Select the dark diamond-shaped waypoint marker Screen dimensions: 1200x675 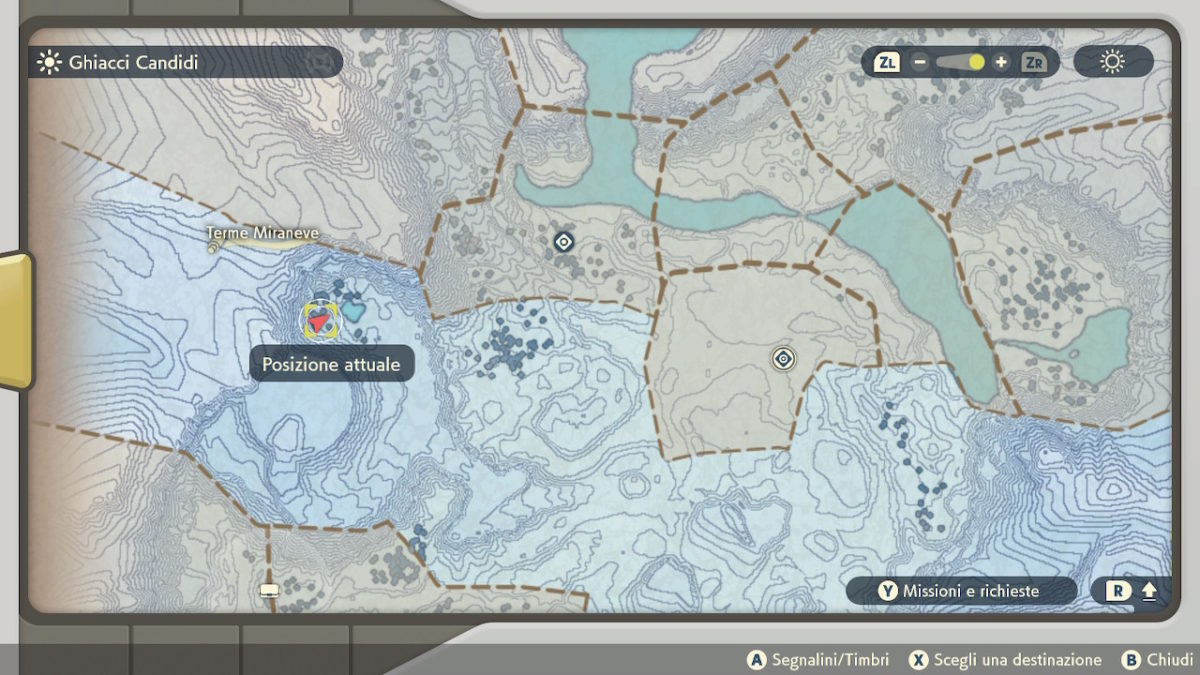pyautogui.click(x=563, y=241)
